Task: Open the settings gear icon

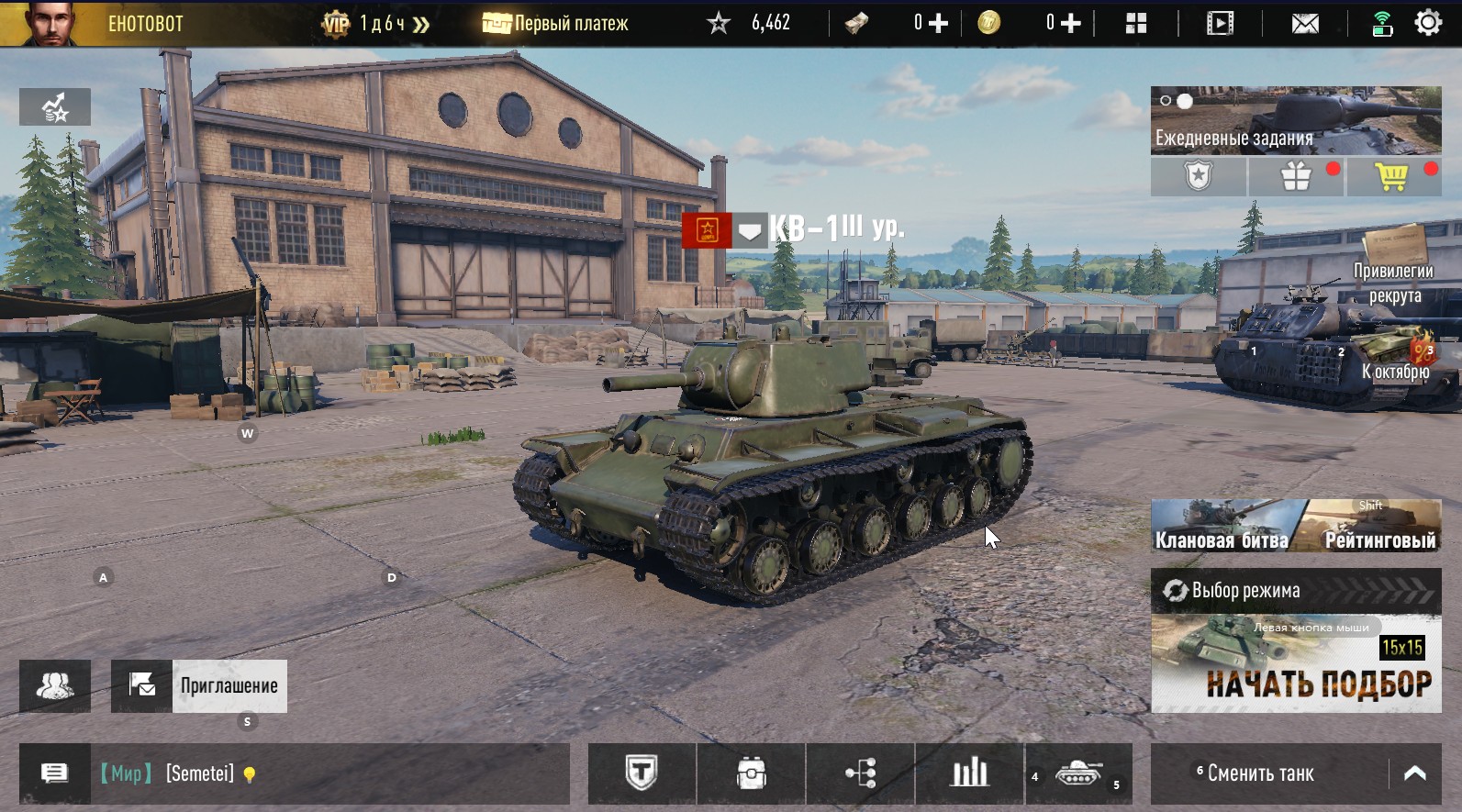Action: 1428,23
